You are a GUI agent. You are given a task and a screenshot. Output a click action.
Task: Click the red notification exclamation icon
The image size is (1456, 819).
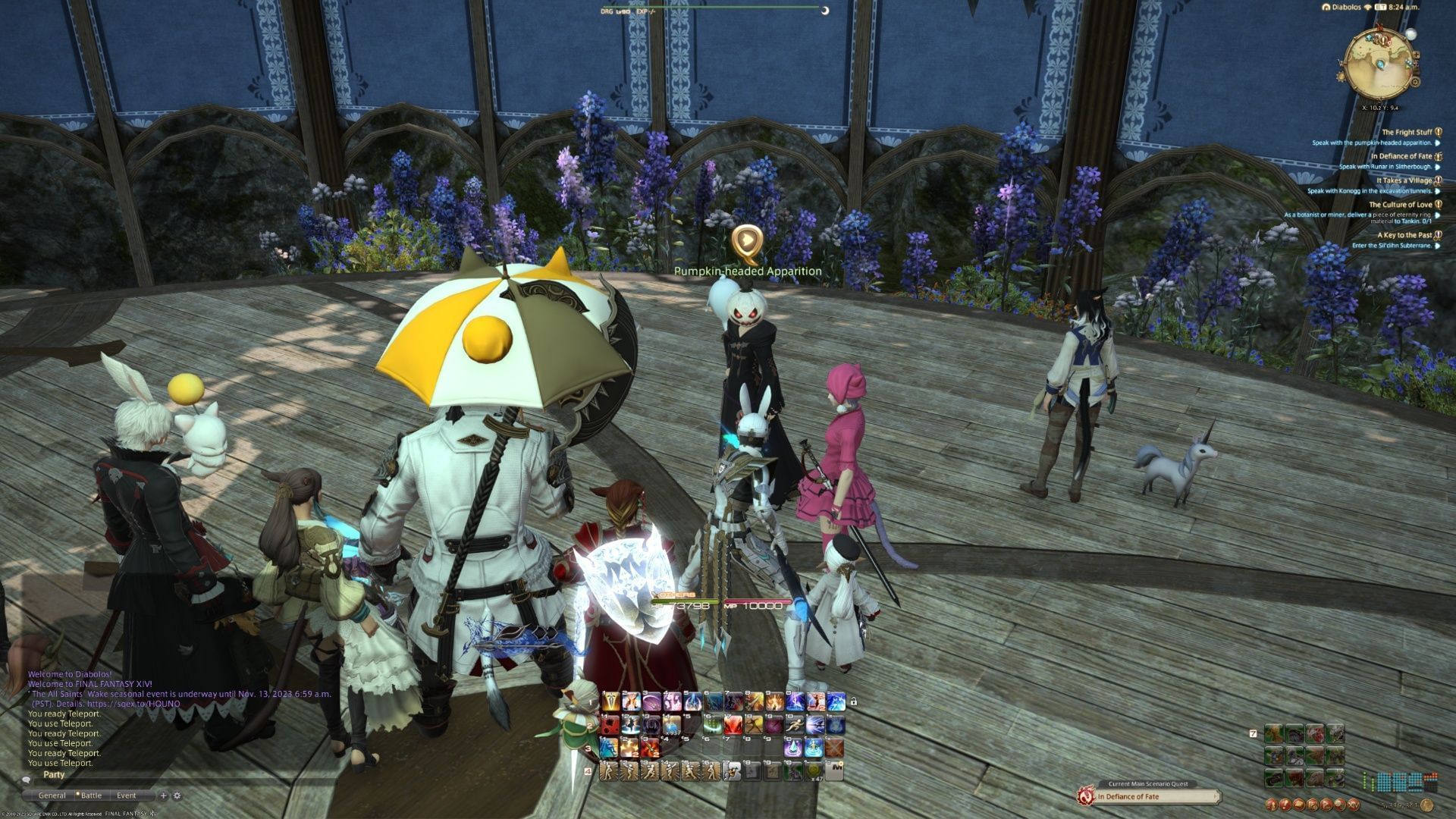[1285, 805]
